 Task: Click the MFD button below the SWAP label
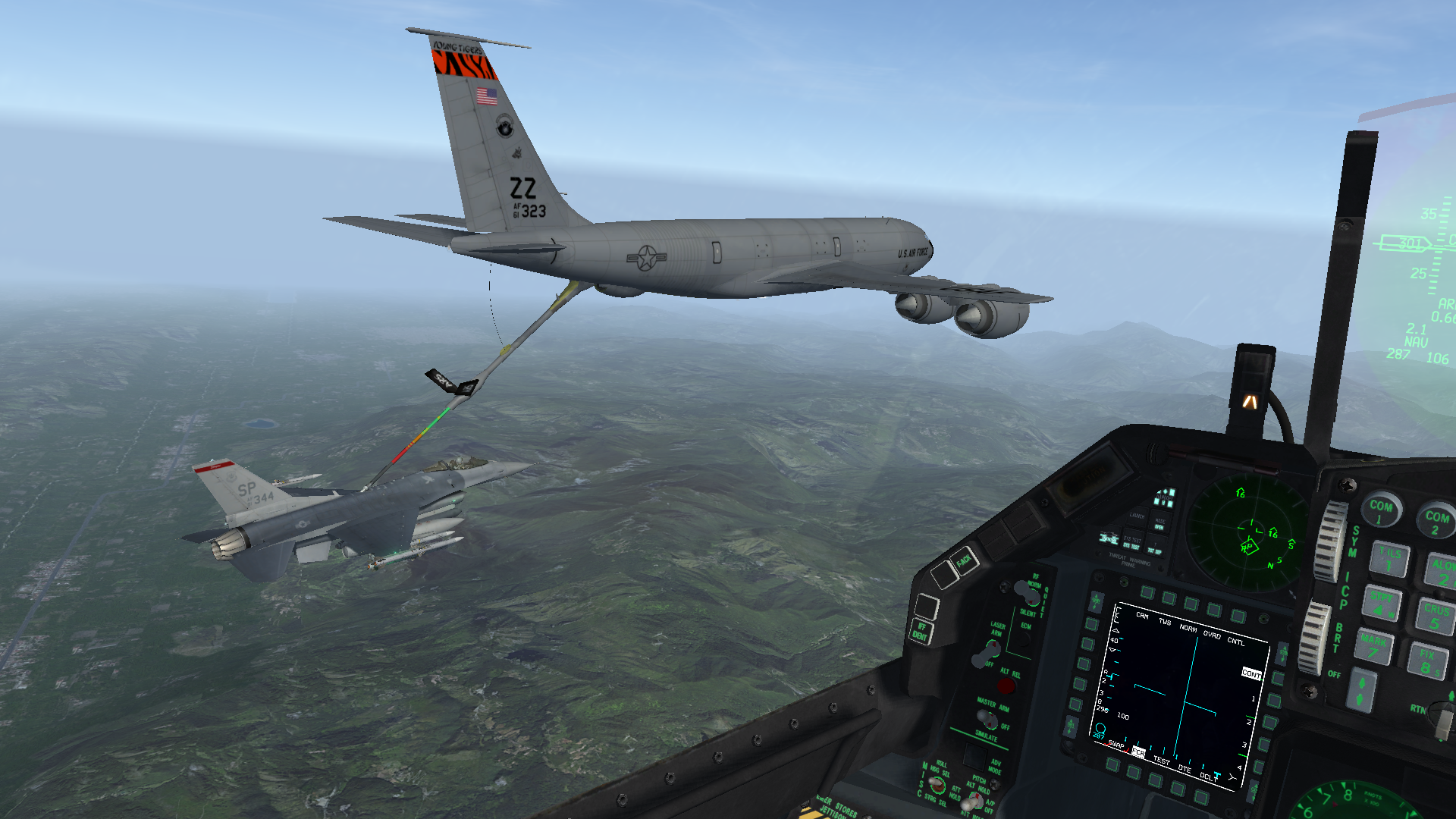(1112, 764)
